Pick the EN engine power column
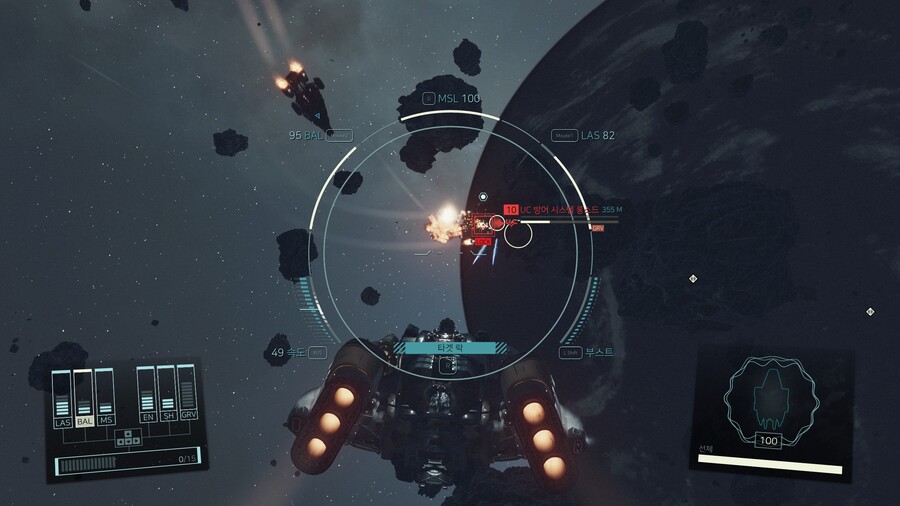Screen dimensions: 900x506 pos(147,397)
